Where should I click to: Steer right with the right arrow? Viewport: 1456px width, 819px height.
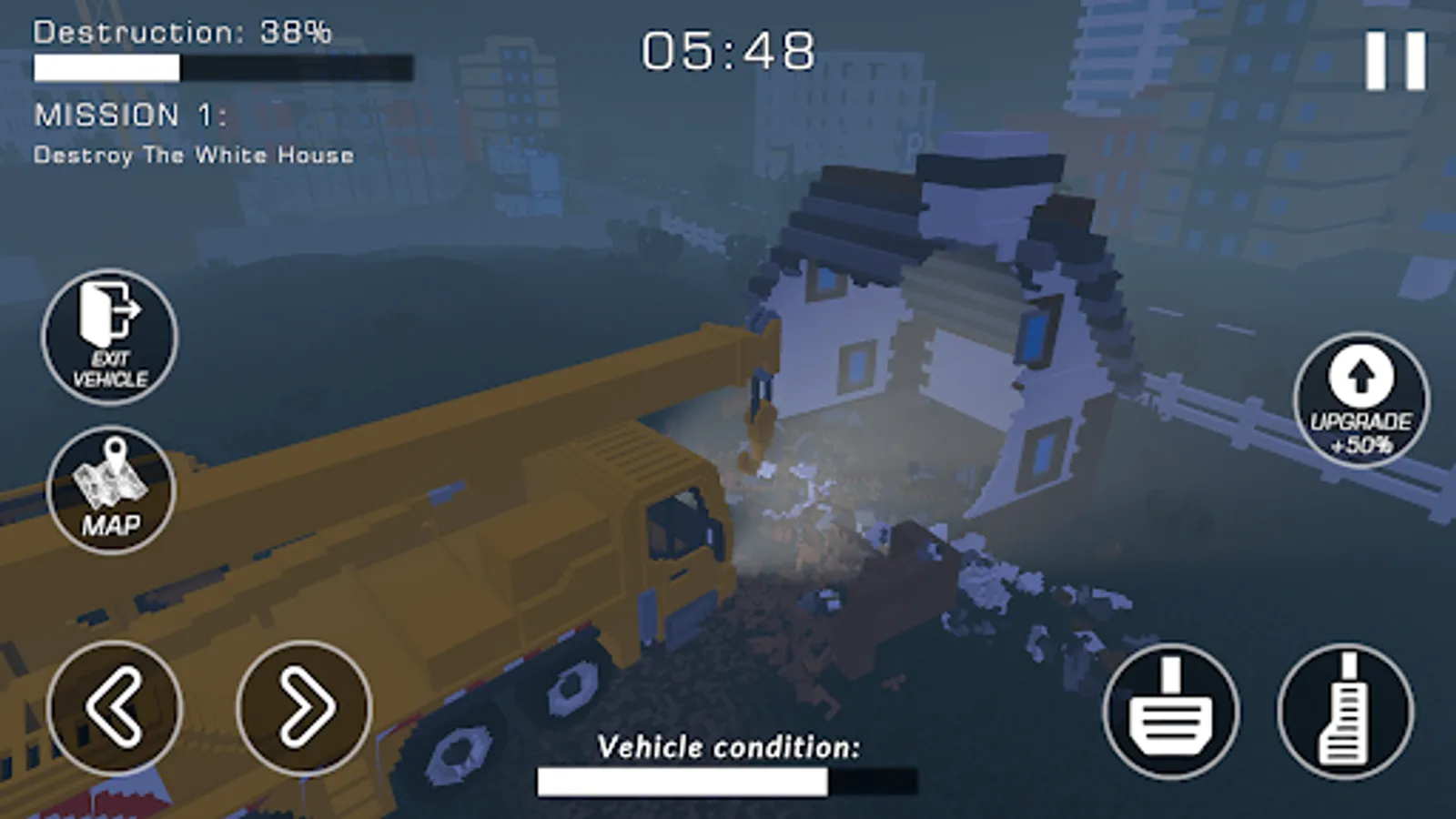coord(301,709)
